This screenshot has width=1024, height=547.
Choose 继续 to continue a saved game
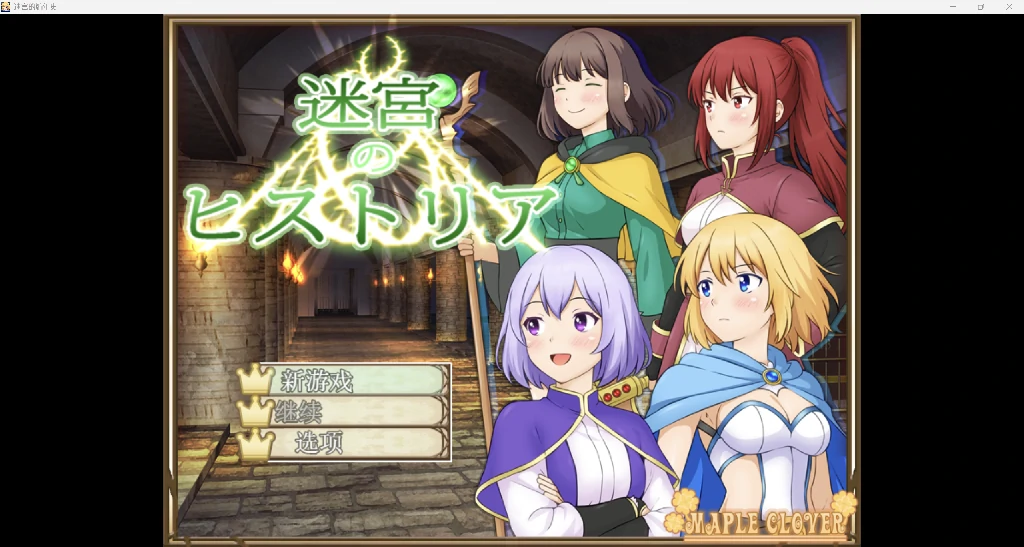tap(345, 412)
